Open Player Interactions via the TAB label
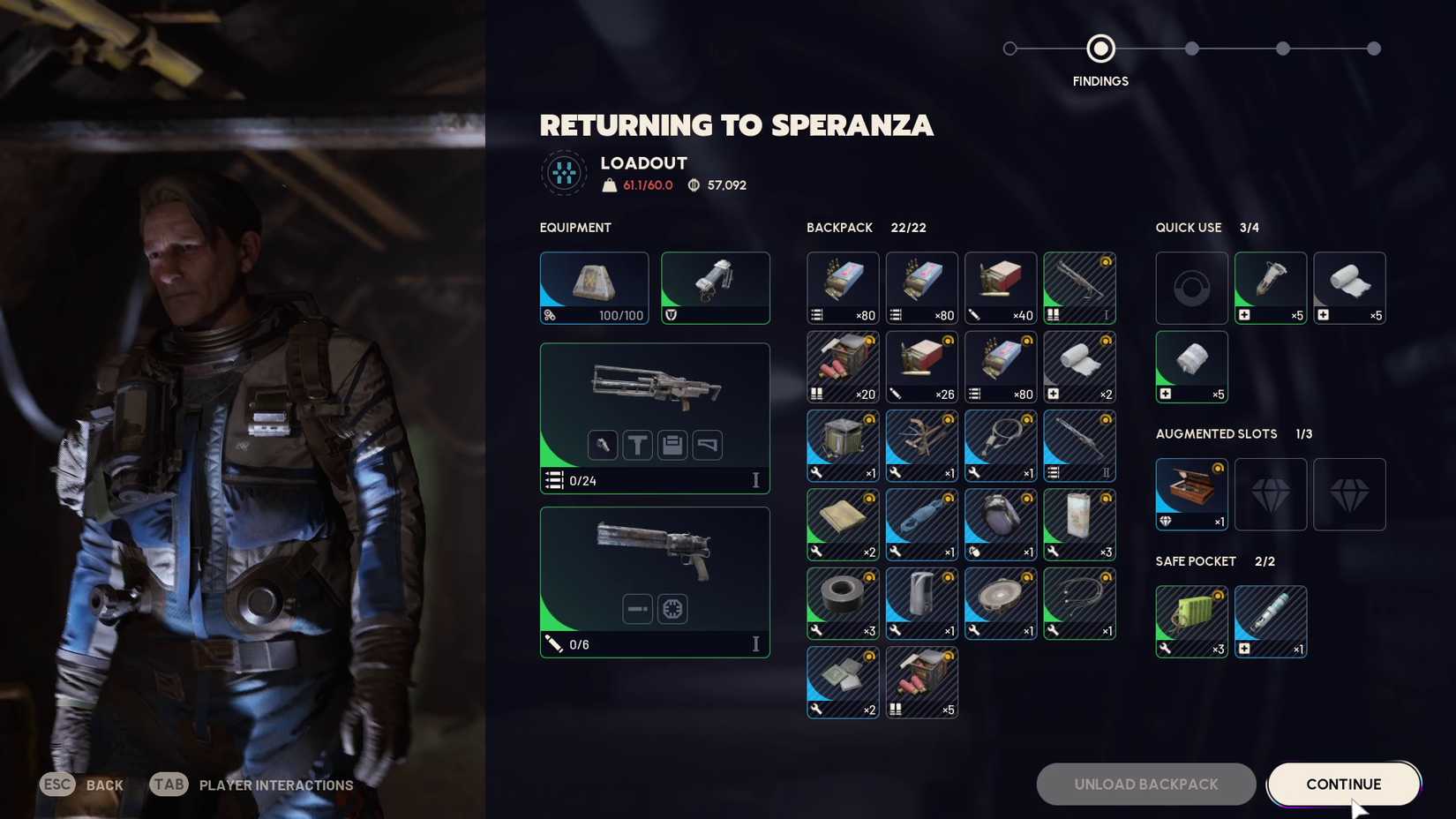 coord(168,784)
